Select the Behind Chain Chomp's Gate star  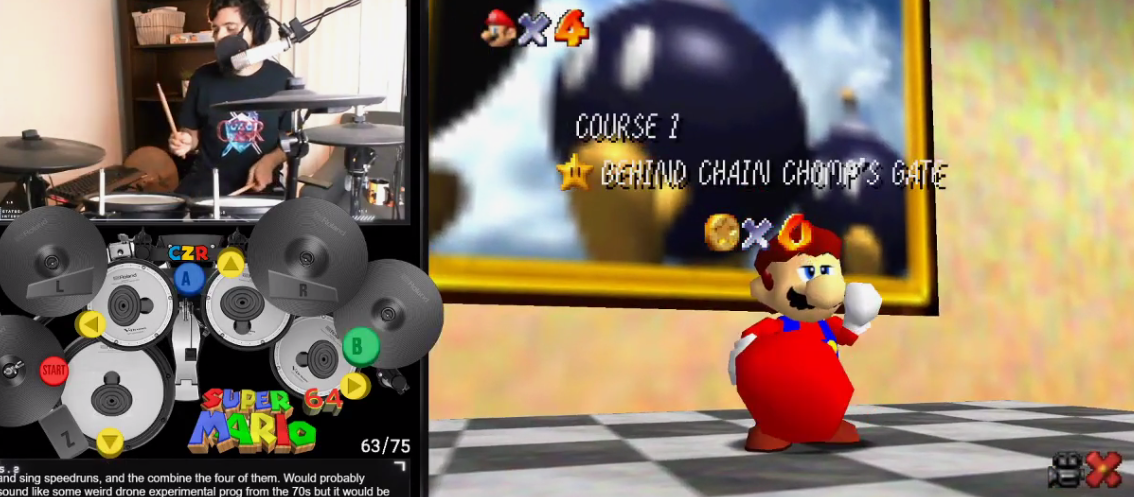click(x=574, y=174)
